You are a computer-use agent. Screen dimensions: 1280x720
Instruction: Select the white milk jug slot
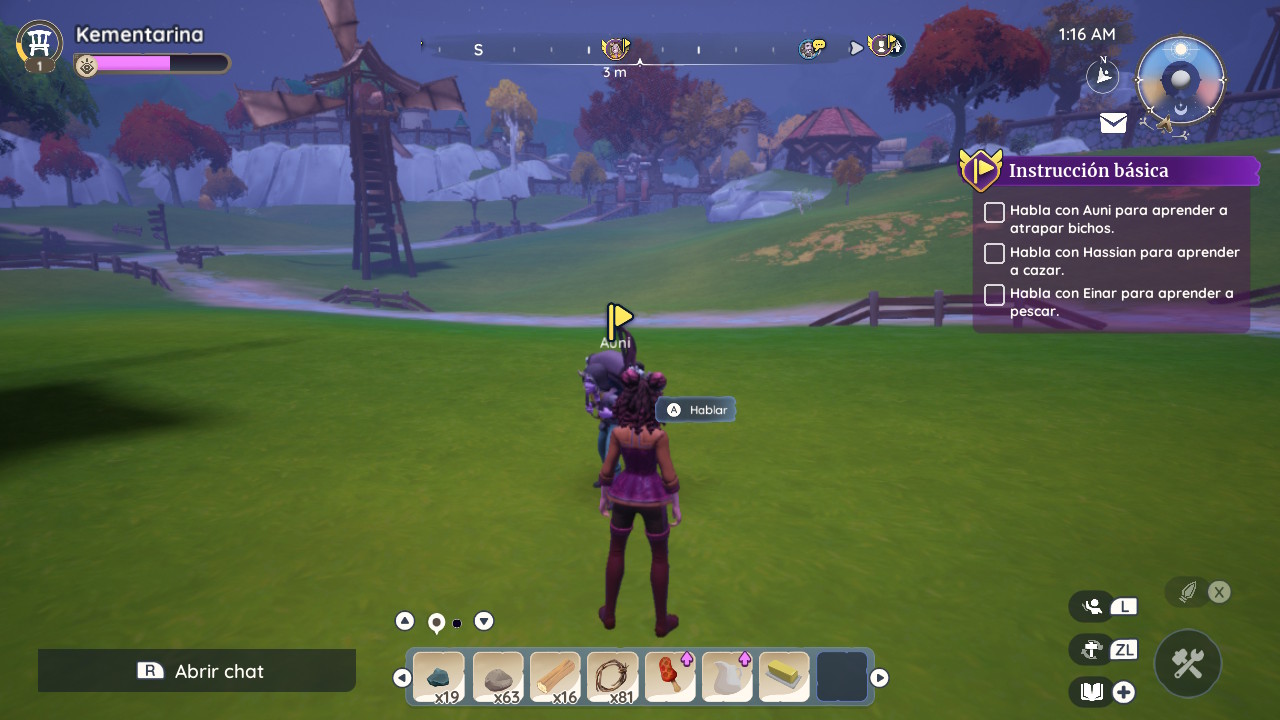click(727, 677)
